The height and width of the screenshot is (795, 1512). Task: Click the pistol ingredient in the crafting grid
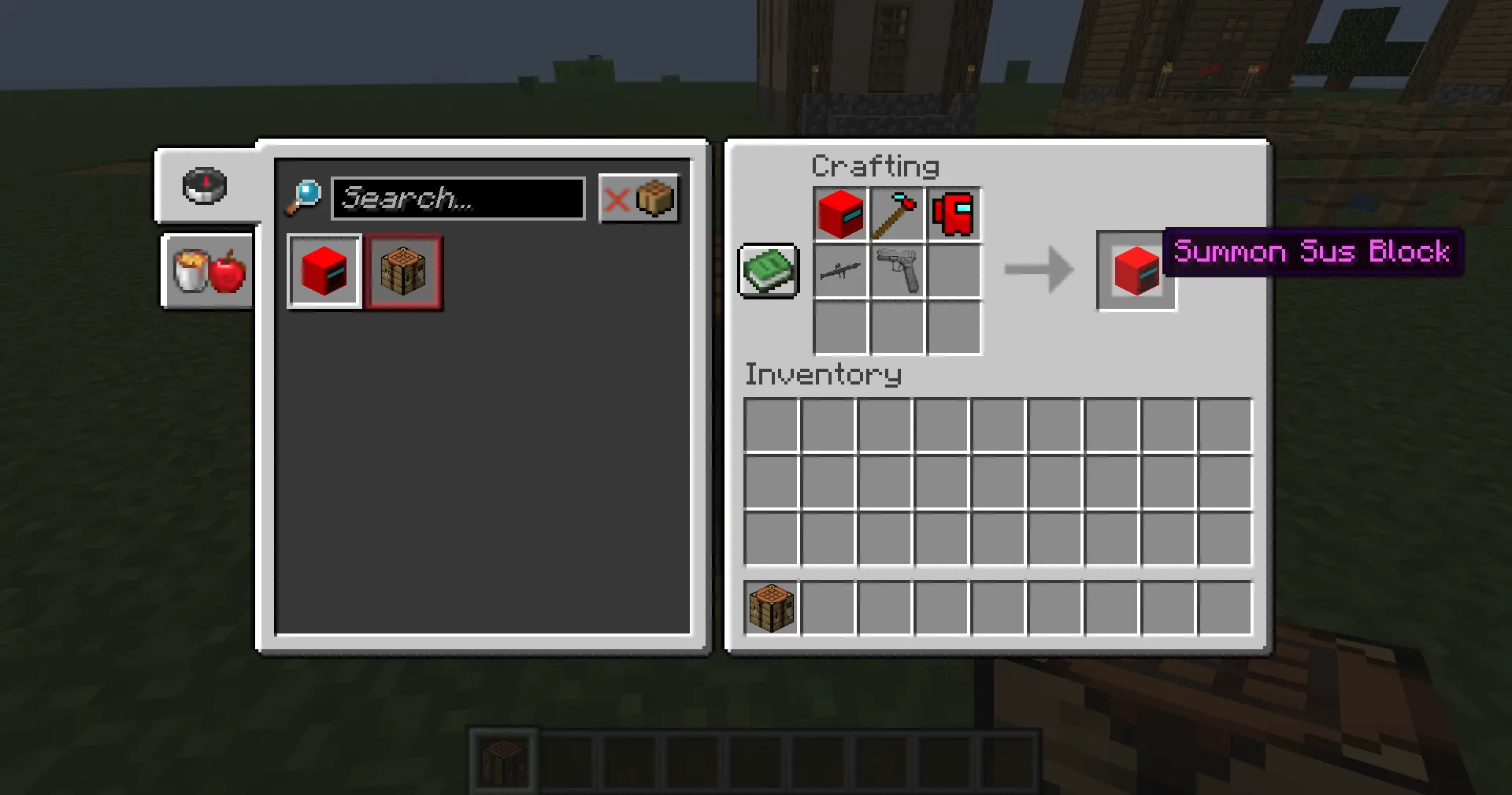pyautogui.click(x=897, y=270)
